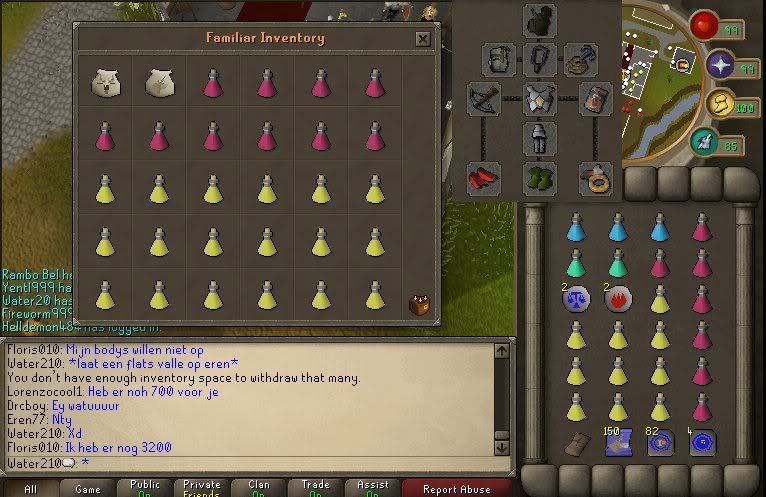Select the law rune stack in inventory
The height and width of the screenshot is (497, 766).
(575, 301)
